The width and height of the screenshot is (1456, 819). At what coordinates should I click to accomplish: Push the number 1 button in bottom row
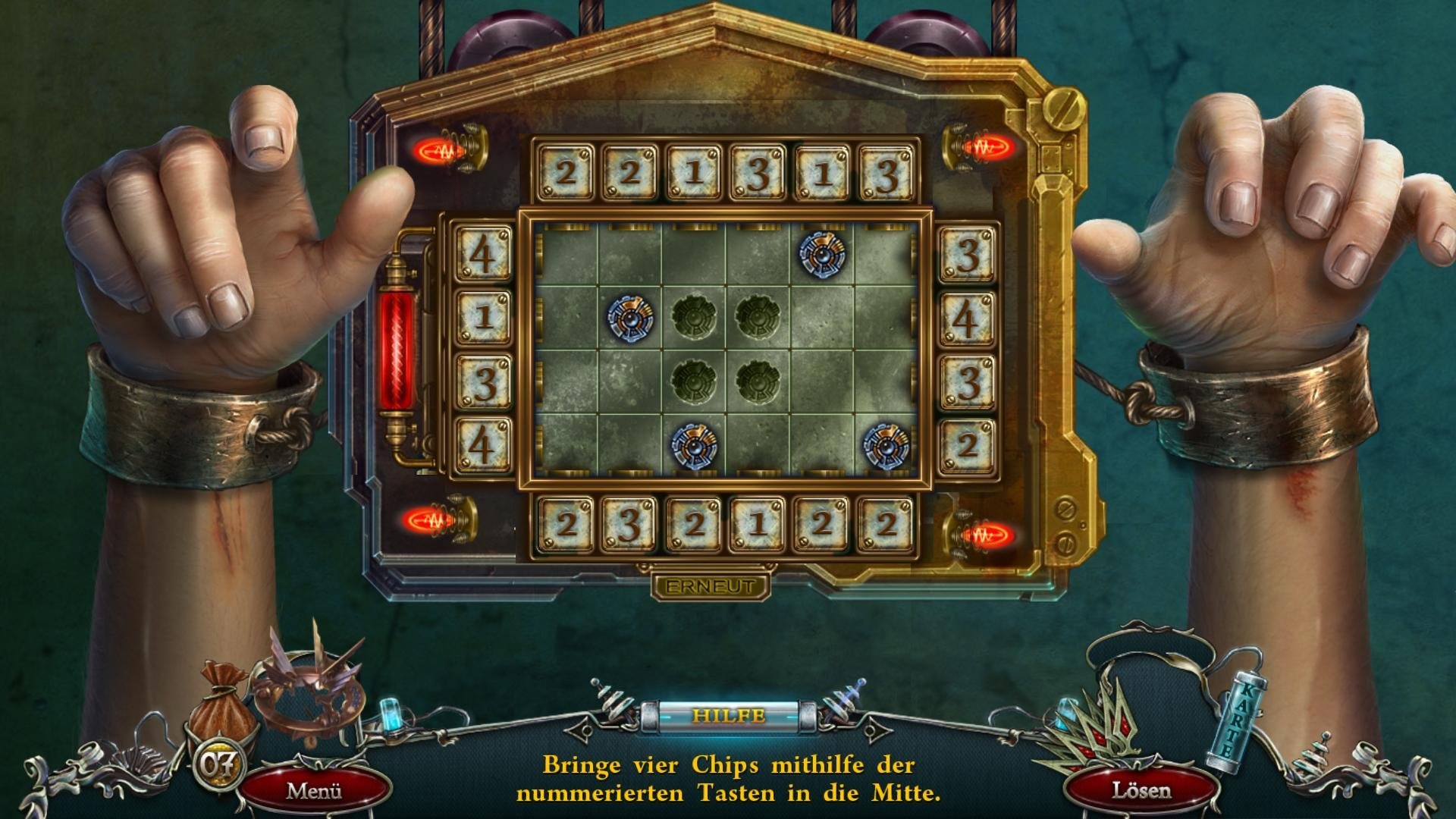(757, 524)
